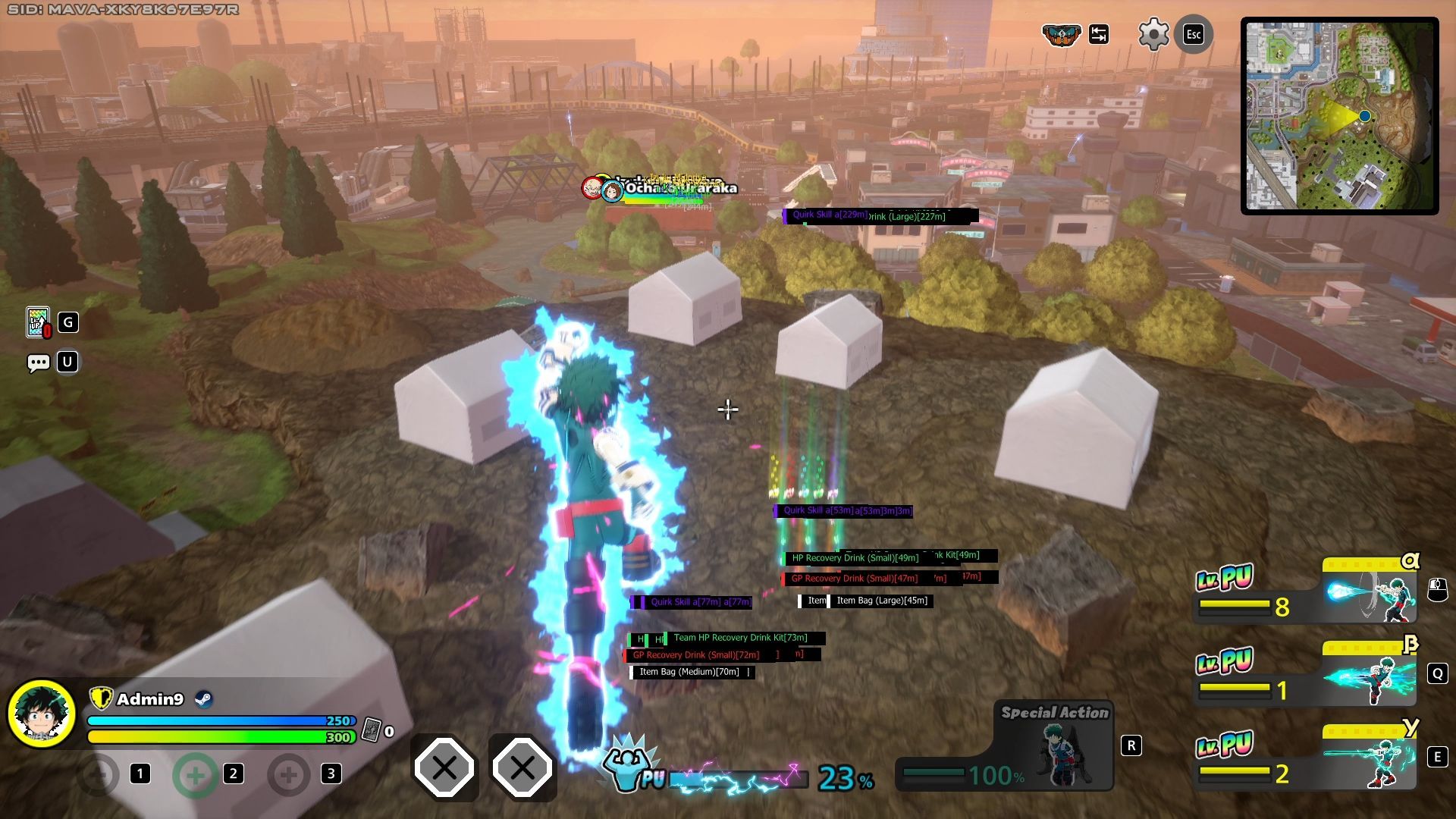Select the green highlighted recovery item slot

point(195,774)
